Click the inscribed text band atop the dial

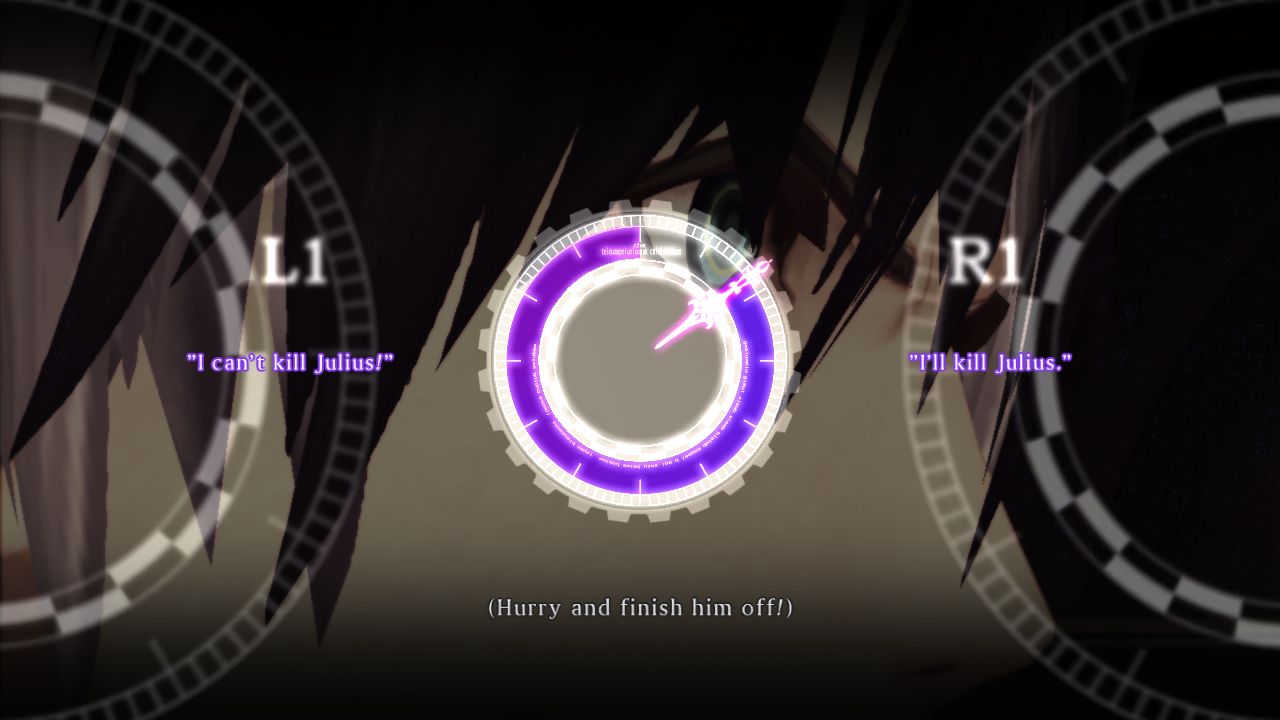[x=640, y=250]
